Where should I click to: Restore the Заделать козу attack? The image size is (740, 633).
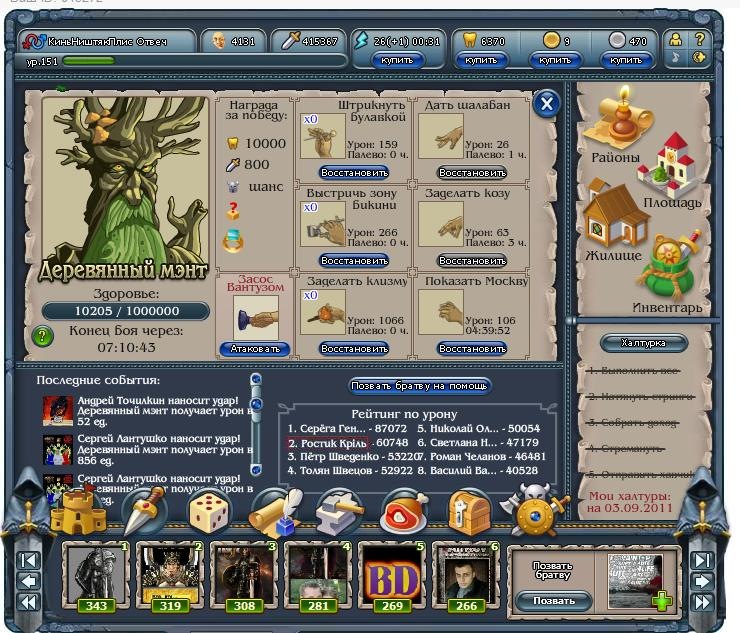[472, 261]
